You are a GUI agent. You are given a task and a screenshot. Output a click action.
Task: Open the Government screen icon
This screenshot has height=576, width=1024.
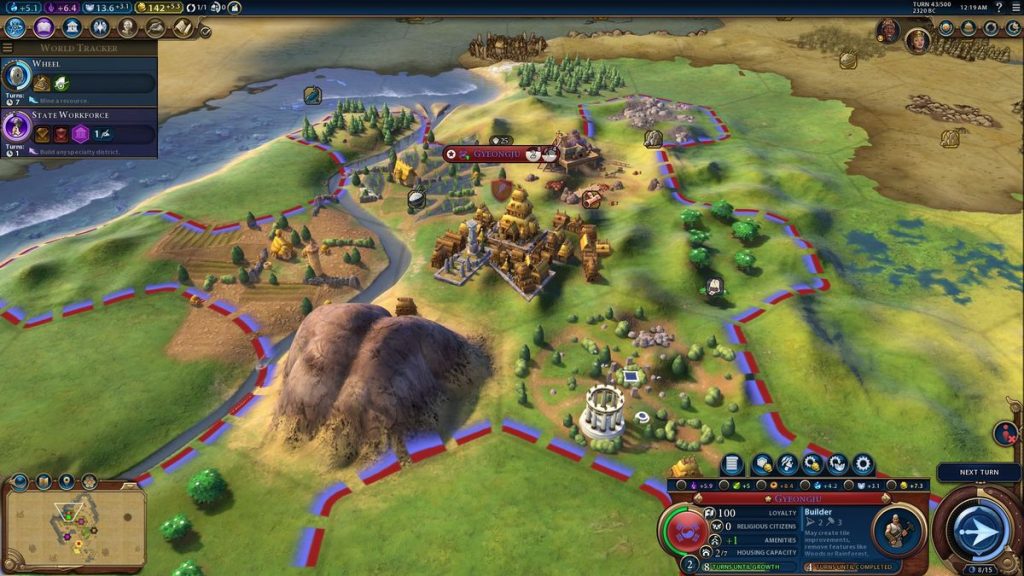click(x=72, y=28)
